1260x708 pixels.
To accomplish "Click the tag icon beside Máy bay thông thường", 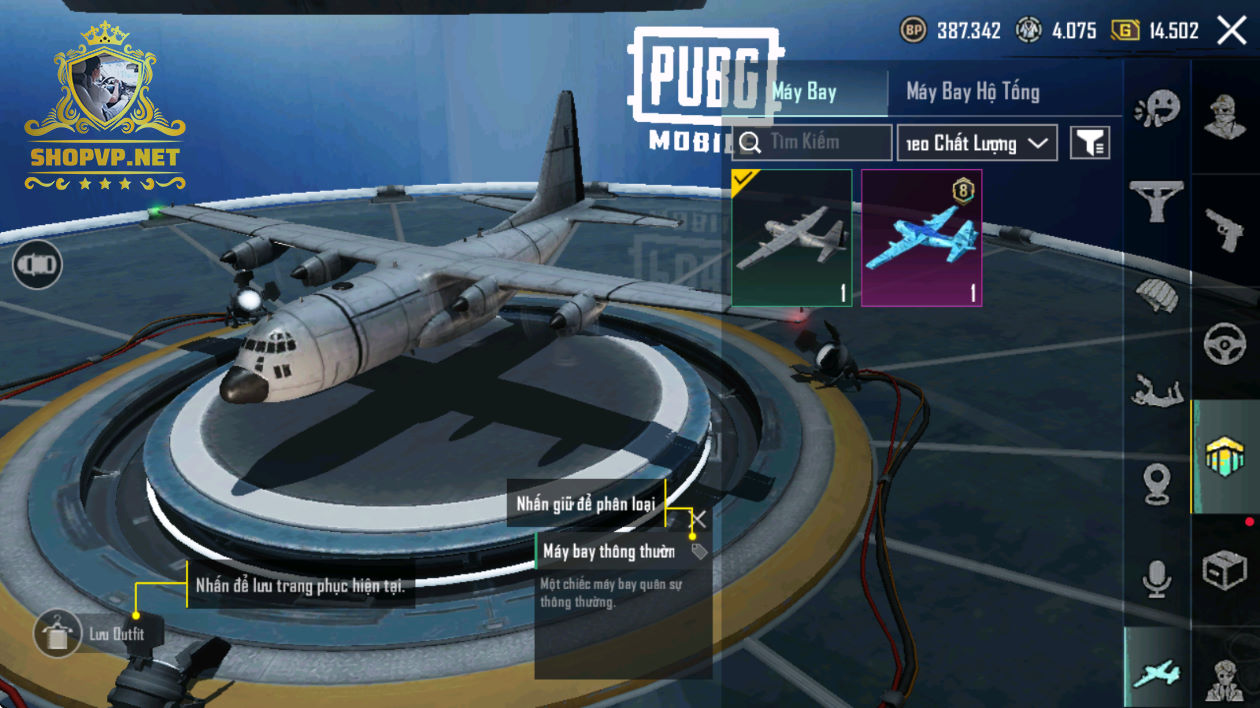I will pos(699,551).
